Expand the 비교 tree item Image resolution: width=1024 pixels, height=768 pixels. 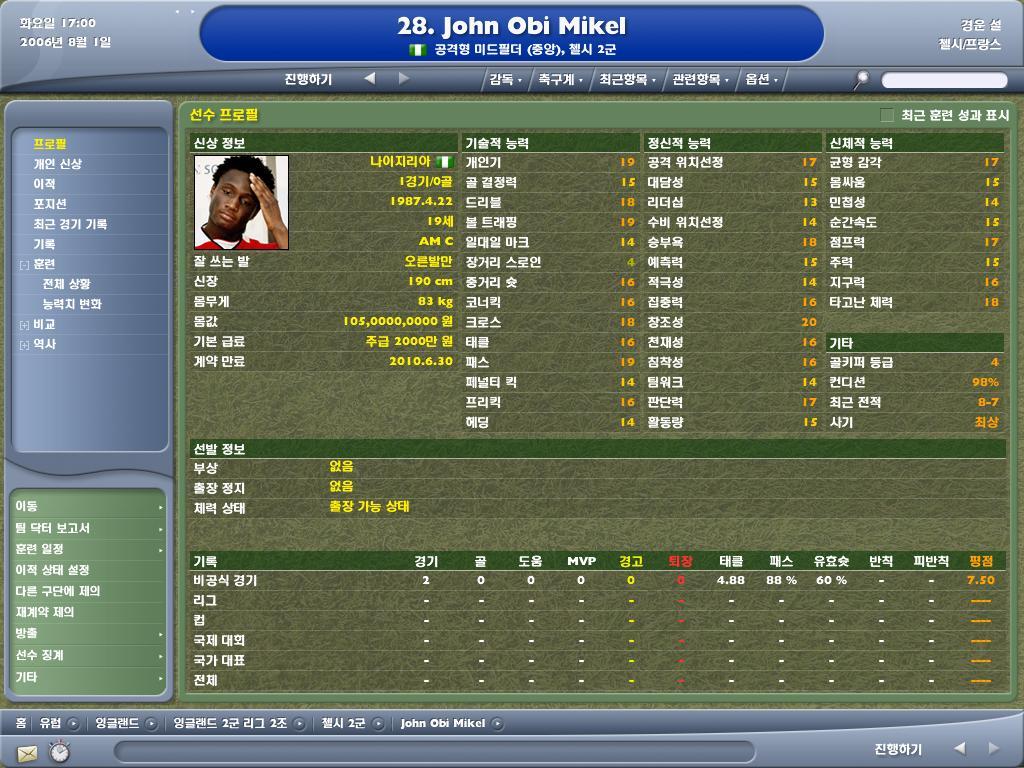(x=24, y=325)
